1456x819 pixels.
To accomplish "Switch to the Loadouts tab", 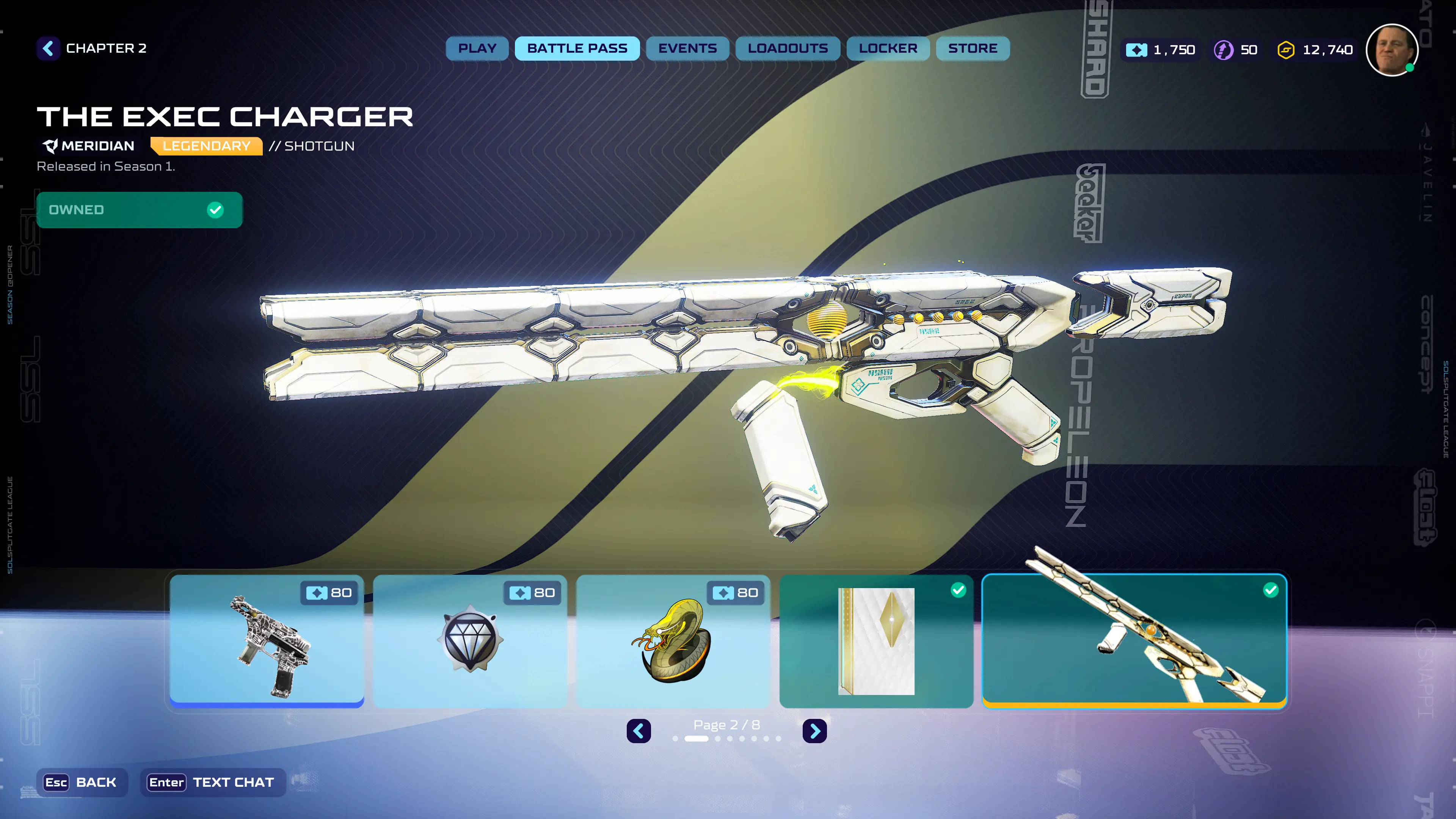I will coord(788,49).
